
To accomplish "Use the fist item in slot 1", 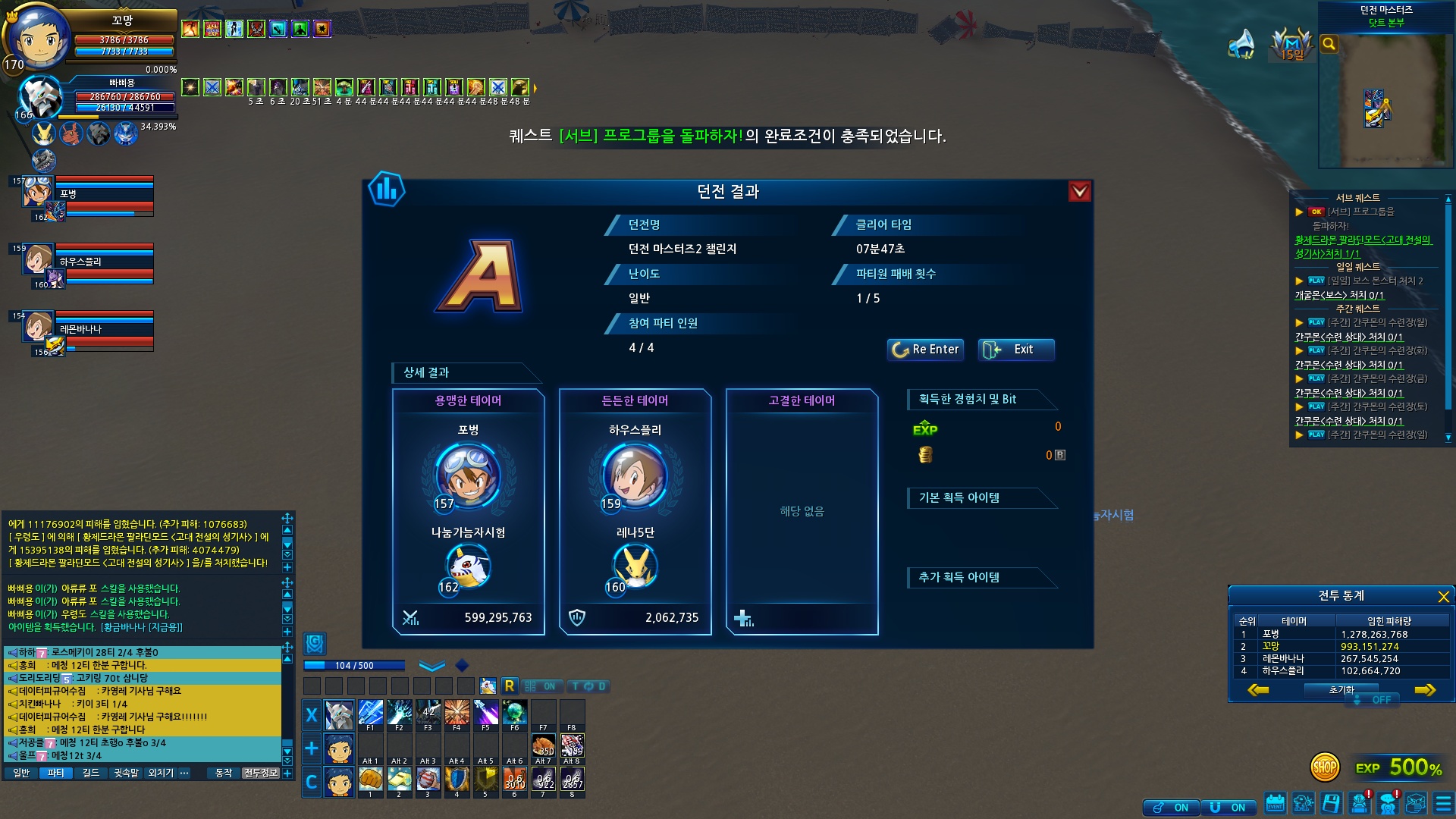I will point(370,780).
